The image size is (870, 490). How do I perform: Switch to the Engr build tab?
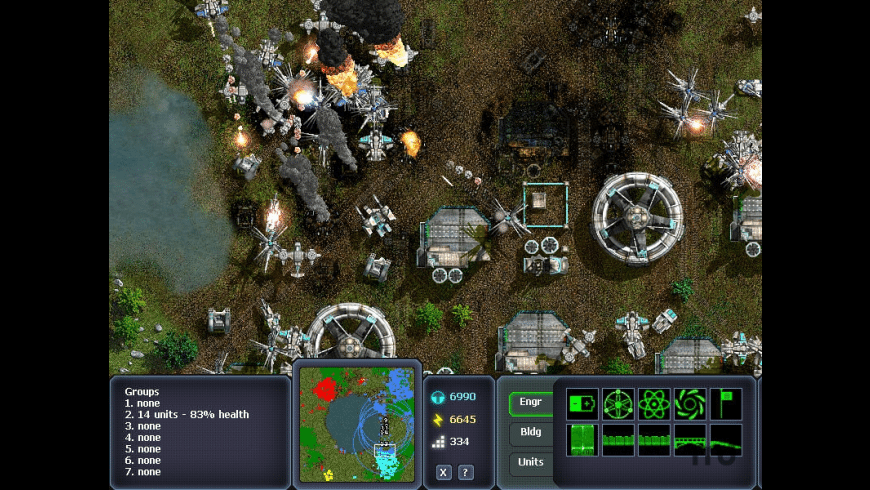coord(531,405)
